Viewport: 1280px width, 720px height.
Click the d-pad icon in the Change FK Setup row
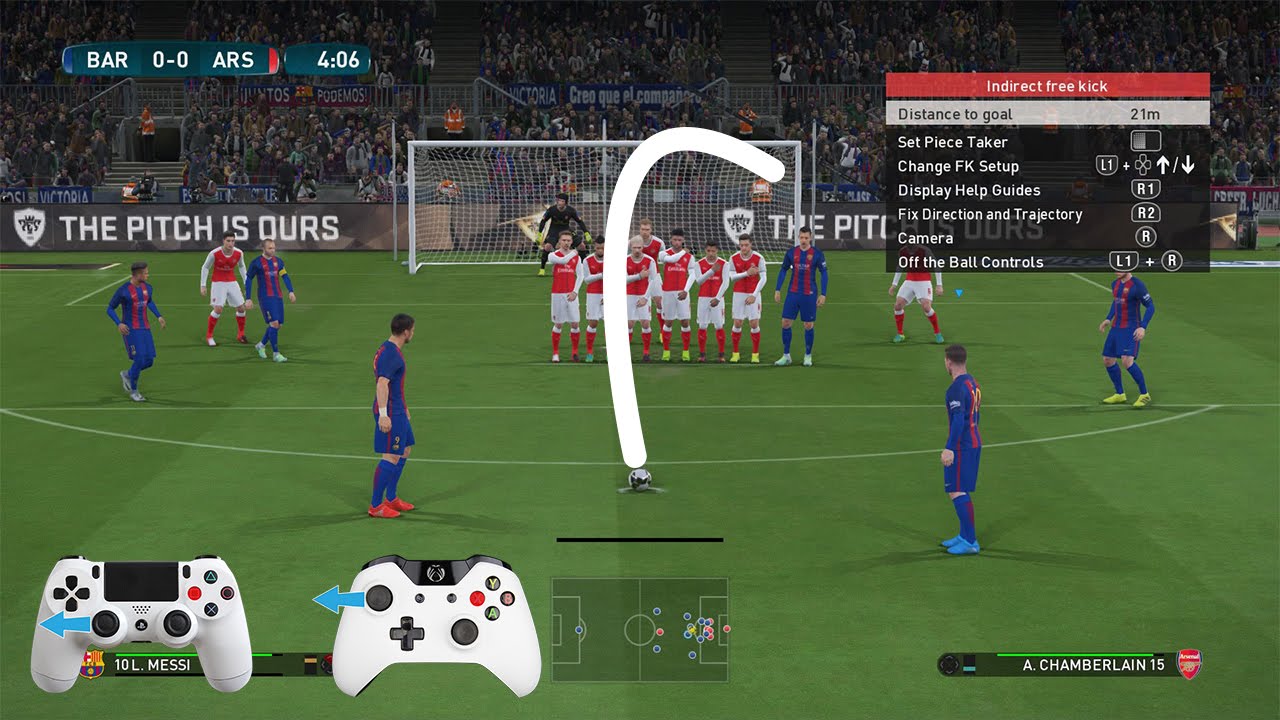tap(1143, 165)
